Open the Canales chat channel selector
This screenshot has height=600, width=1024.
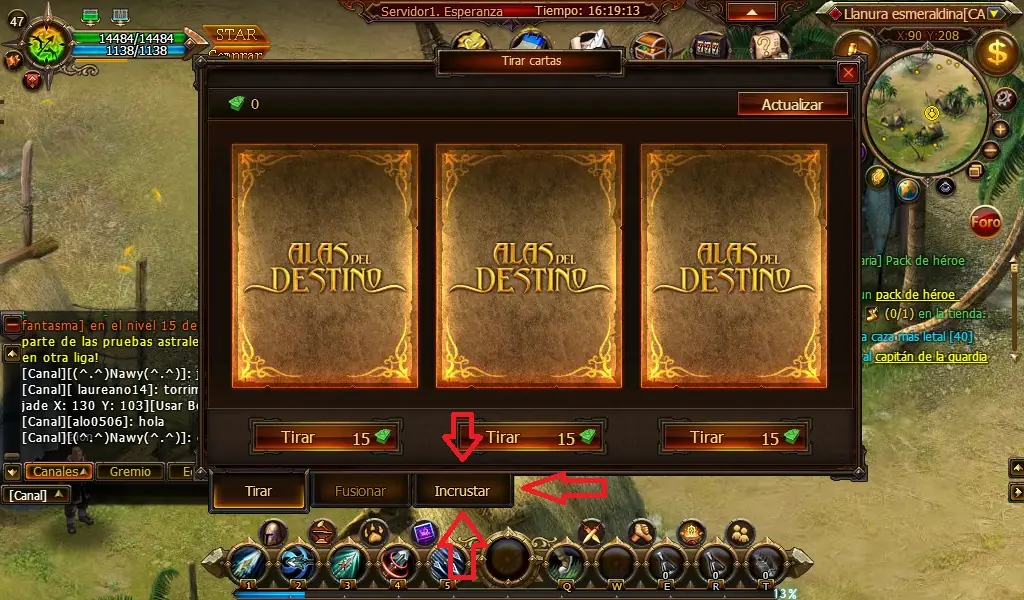pyautogui.click(x=60, y=471)
